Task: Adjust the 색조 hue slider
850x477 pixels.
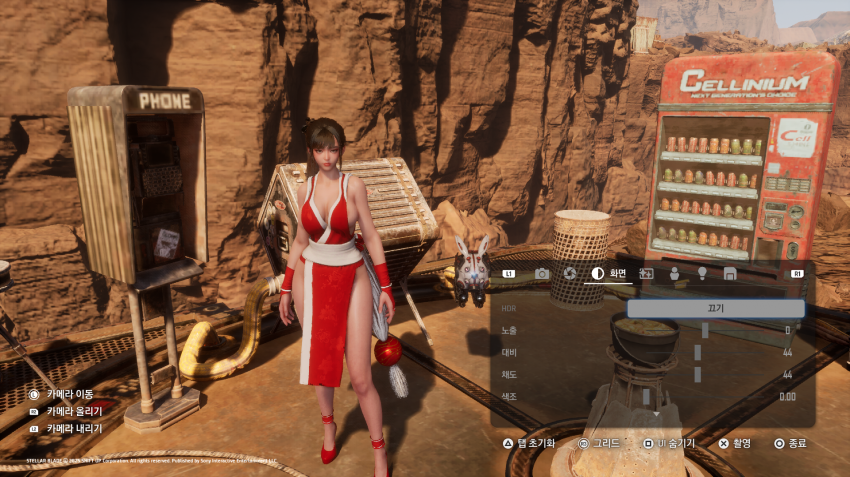Action: point(647,396)
